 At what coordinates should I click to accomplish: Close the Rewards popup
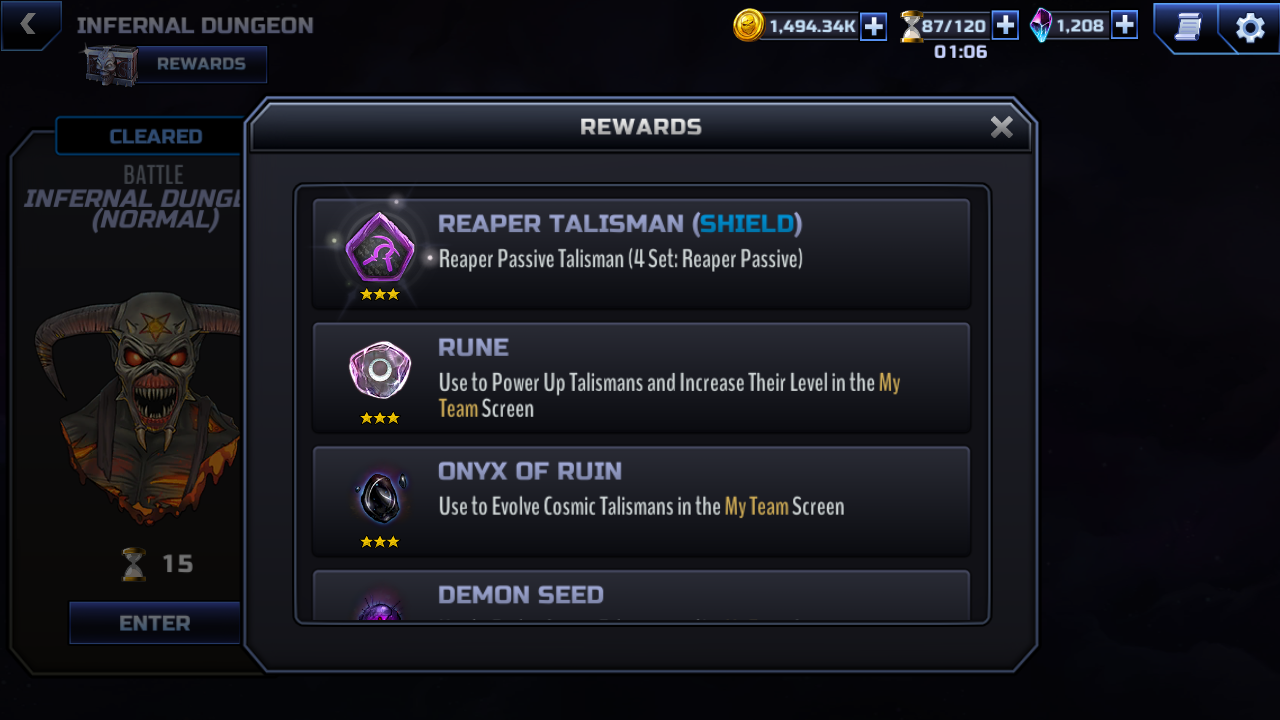(x=1001, y=127)
